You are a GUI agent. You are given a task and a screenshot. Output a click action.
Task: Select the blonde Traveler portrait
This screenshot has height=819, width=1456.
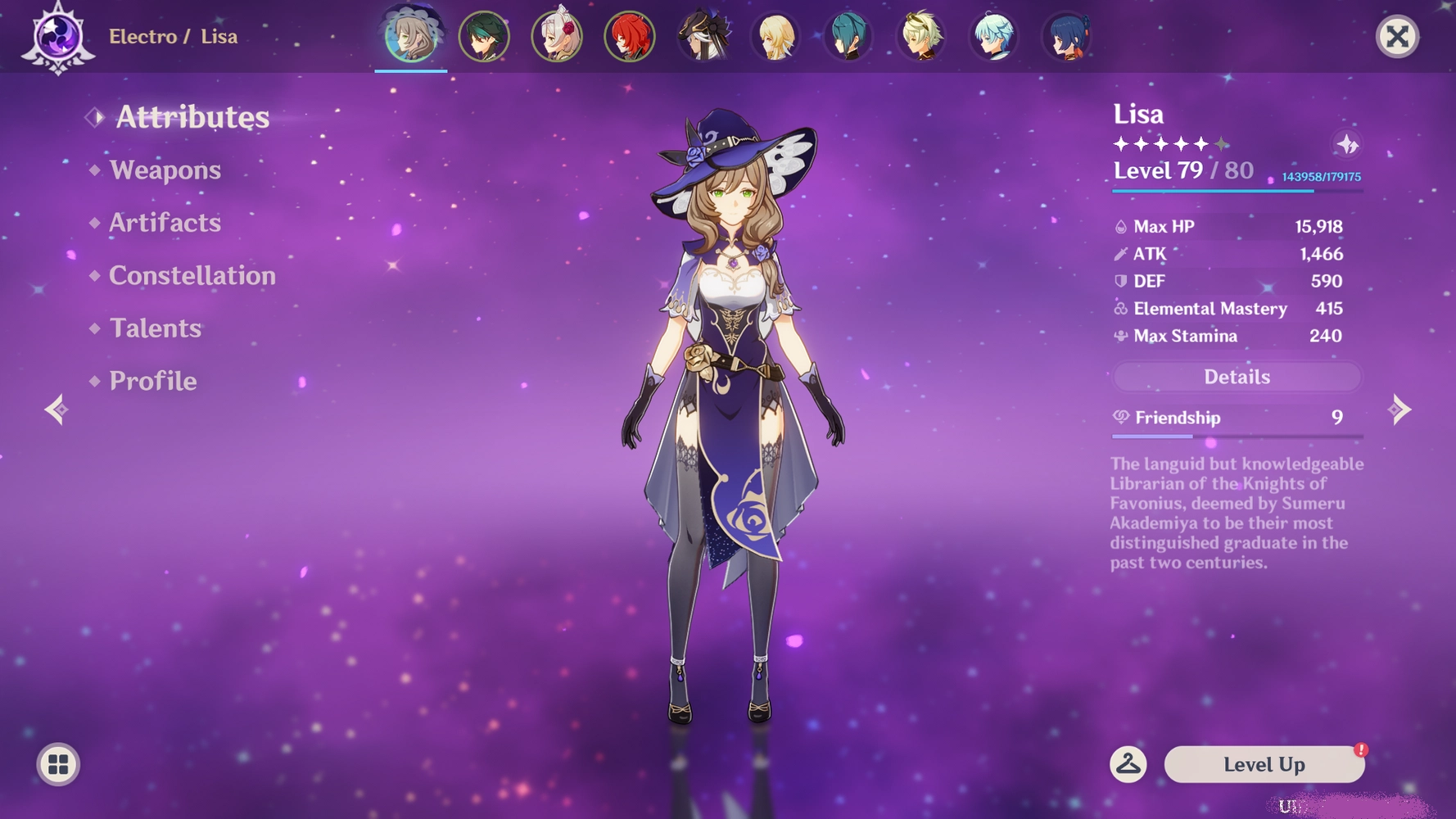click(775, 36)
